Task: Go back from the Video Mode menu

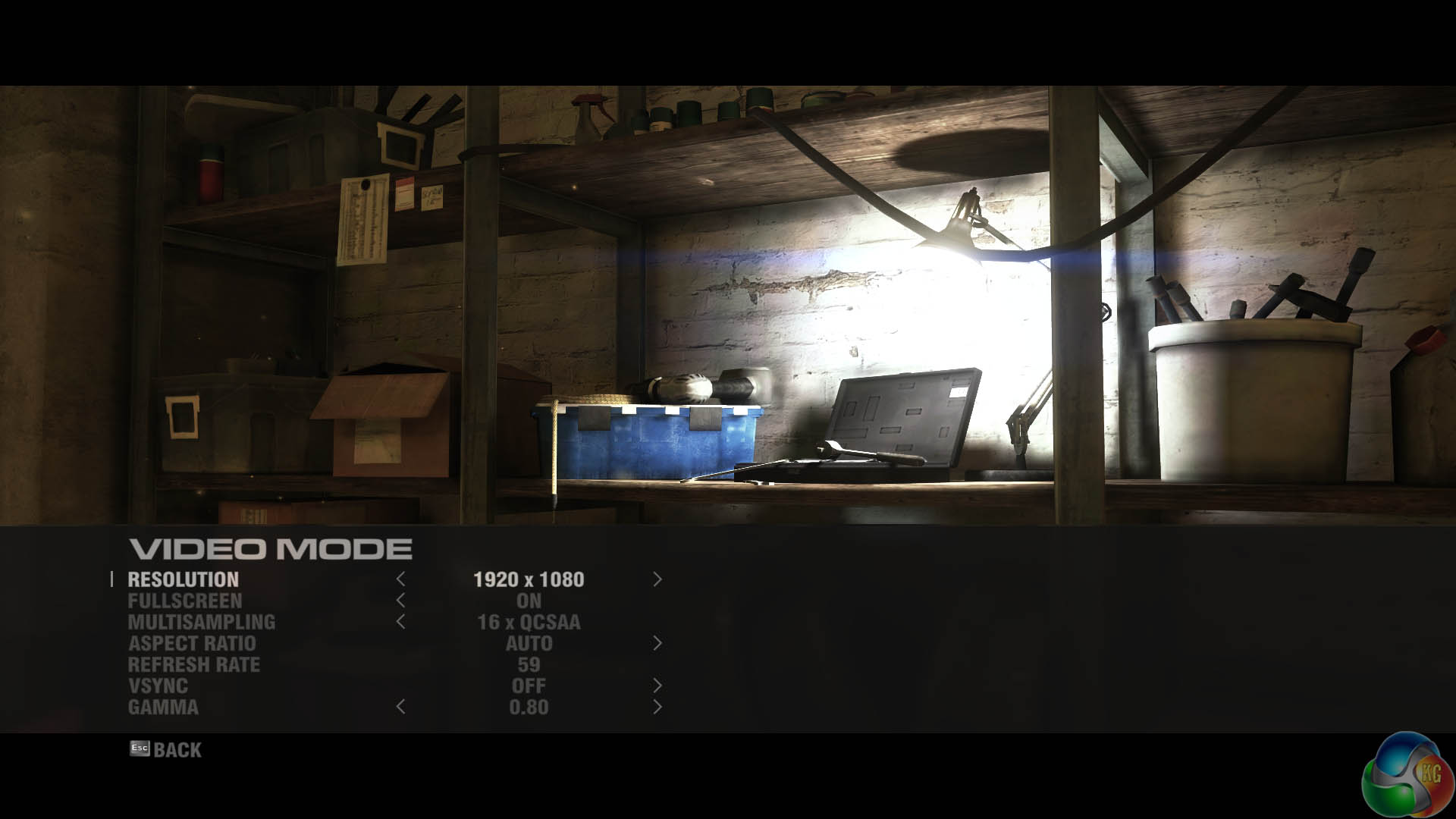Action: pos(166,750)
